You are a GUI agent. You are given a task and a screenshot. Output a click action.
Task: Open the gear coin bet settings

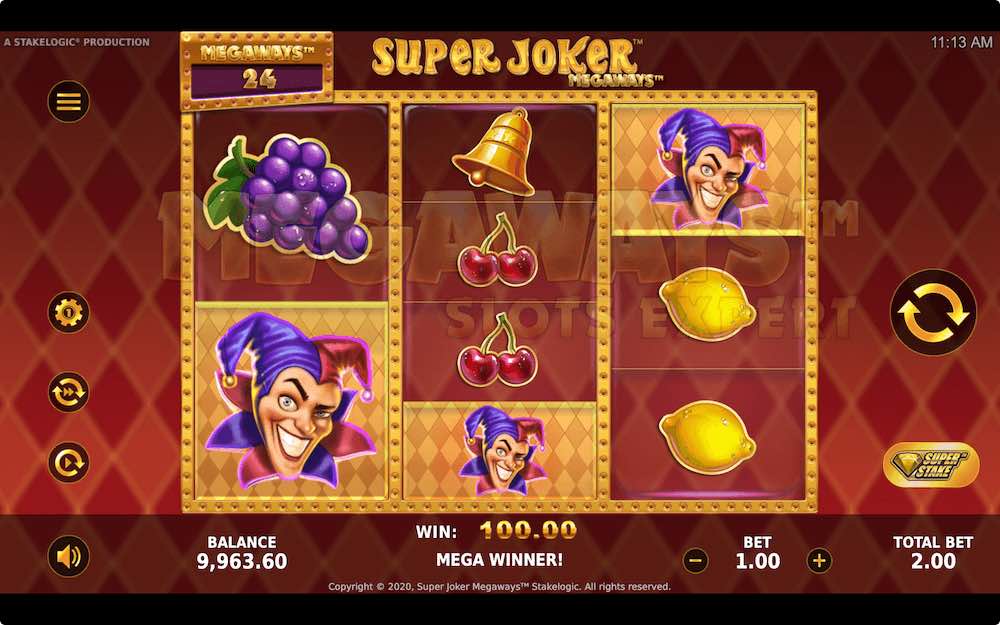point(69,313)
